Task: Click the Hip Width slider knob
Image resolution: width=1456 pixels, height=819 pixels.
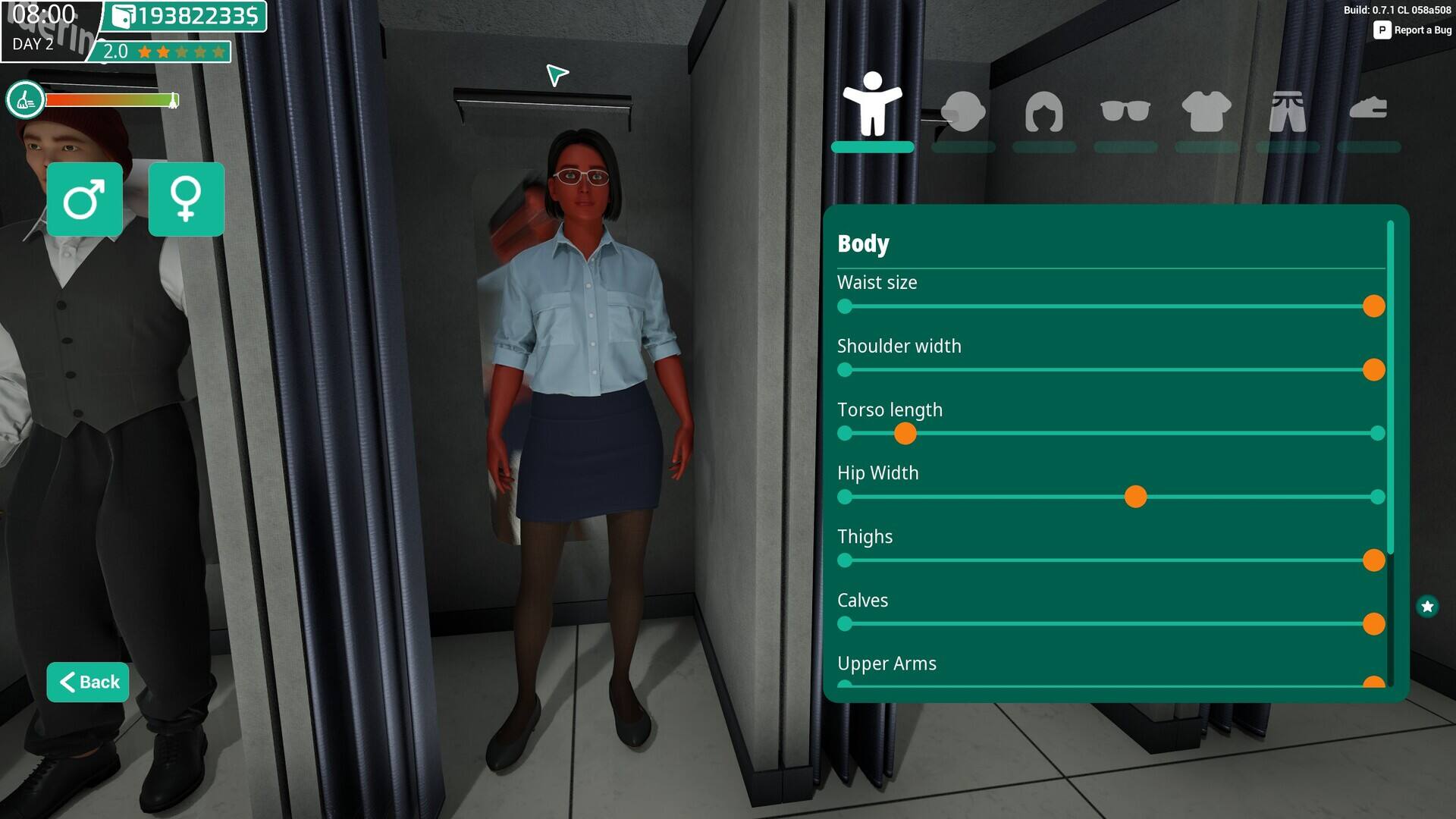Action: (x=1135, y=497)
